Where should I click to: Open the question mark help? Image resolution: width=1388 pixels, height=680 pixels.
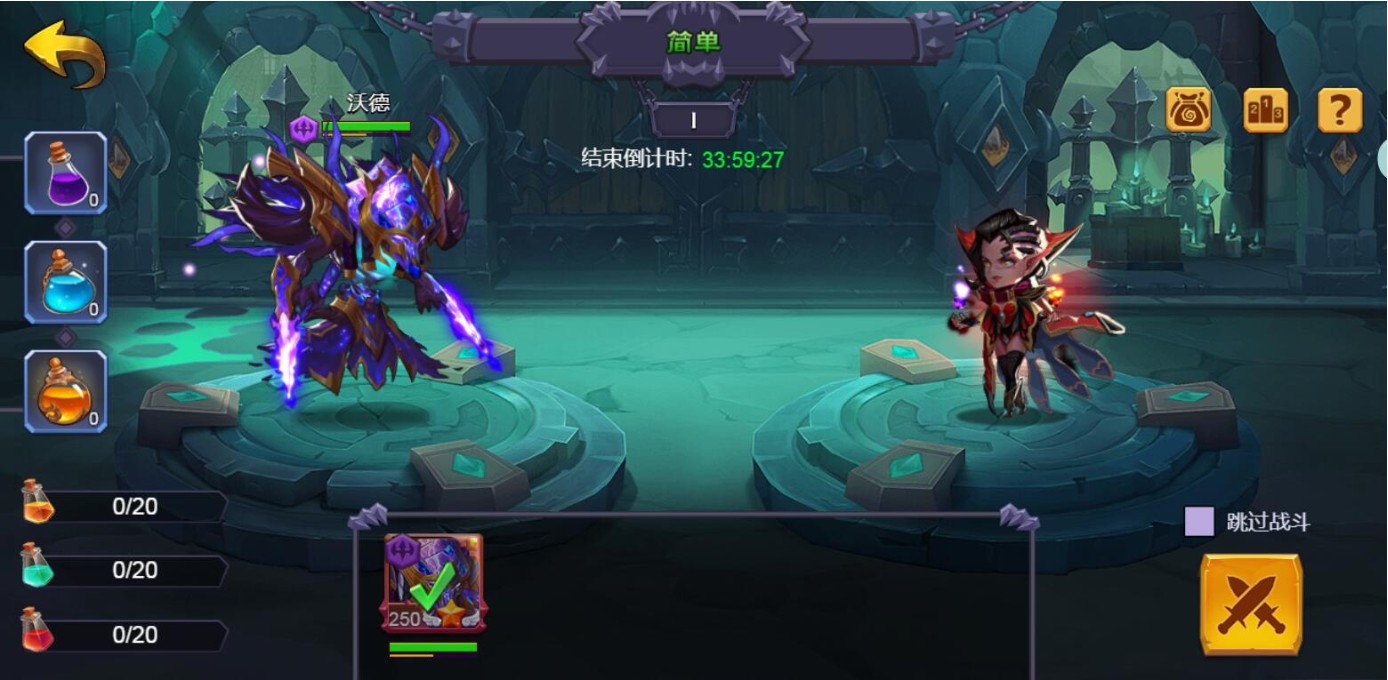[x=1340, y=110]
